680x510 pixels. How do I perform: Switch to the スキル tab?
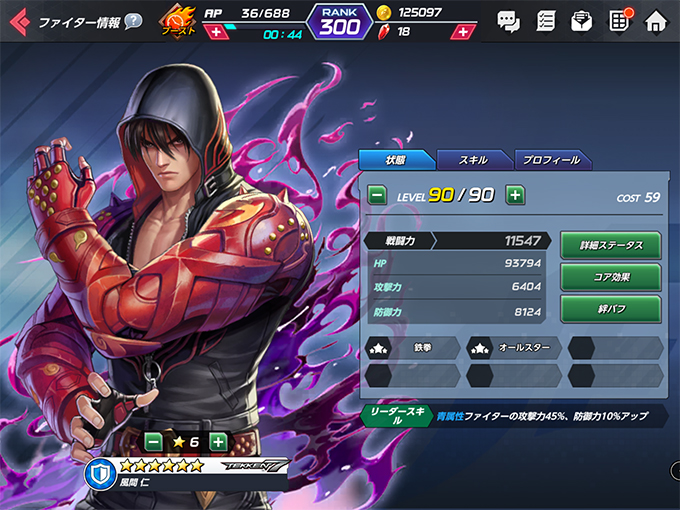(473, 160)
